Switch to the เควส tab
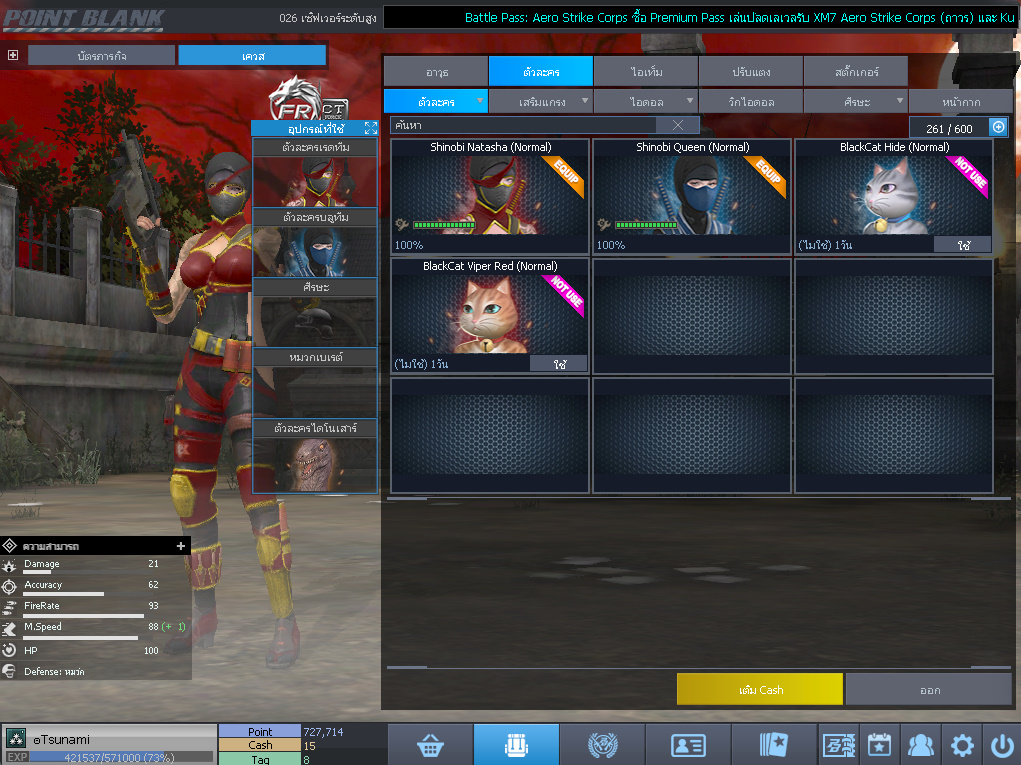This screenshot has height=765, width=1021. tap(252, 56)
